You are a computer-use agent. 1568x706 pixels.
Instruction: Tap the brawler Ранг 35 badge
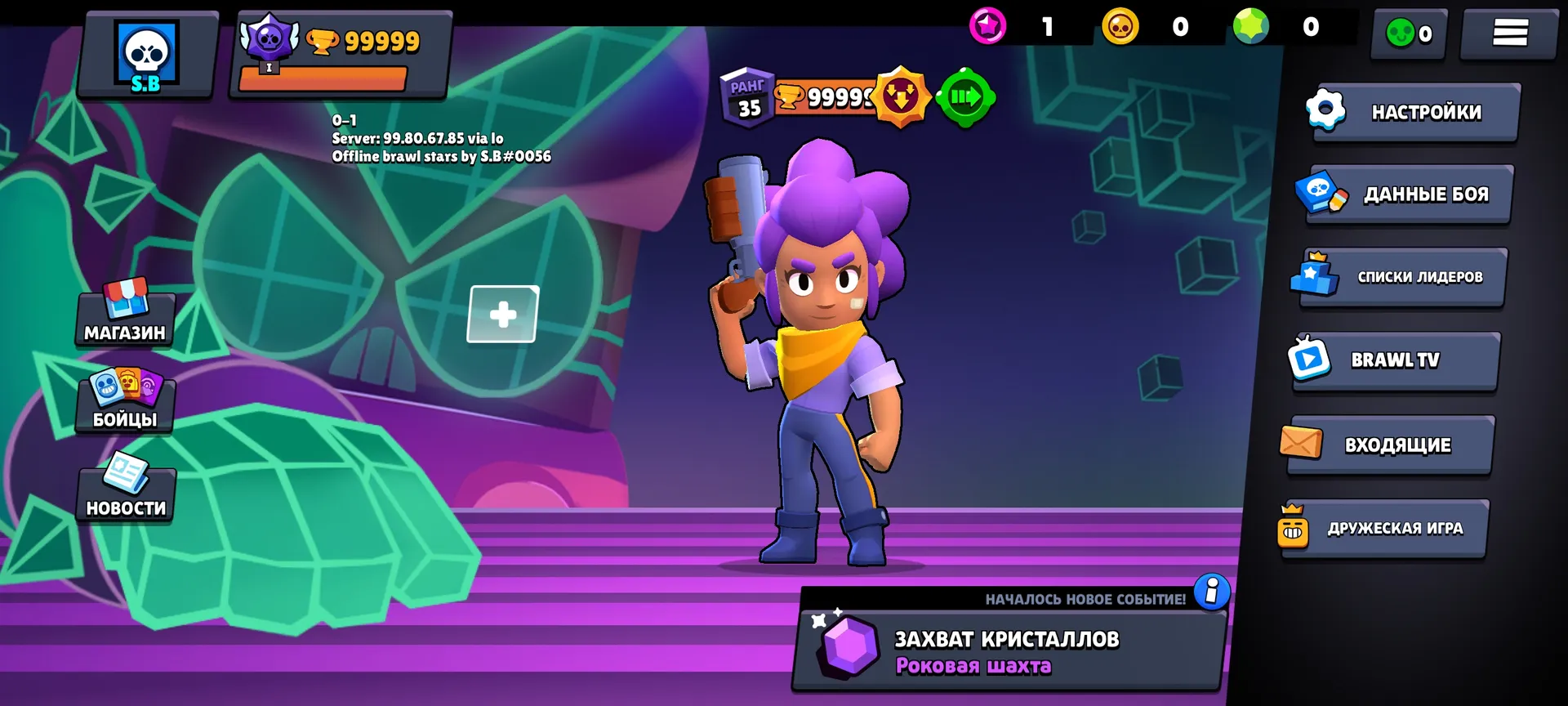pos(747,98)
